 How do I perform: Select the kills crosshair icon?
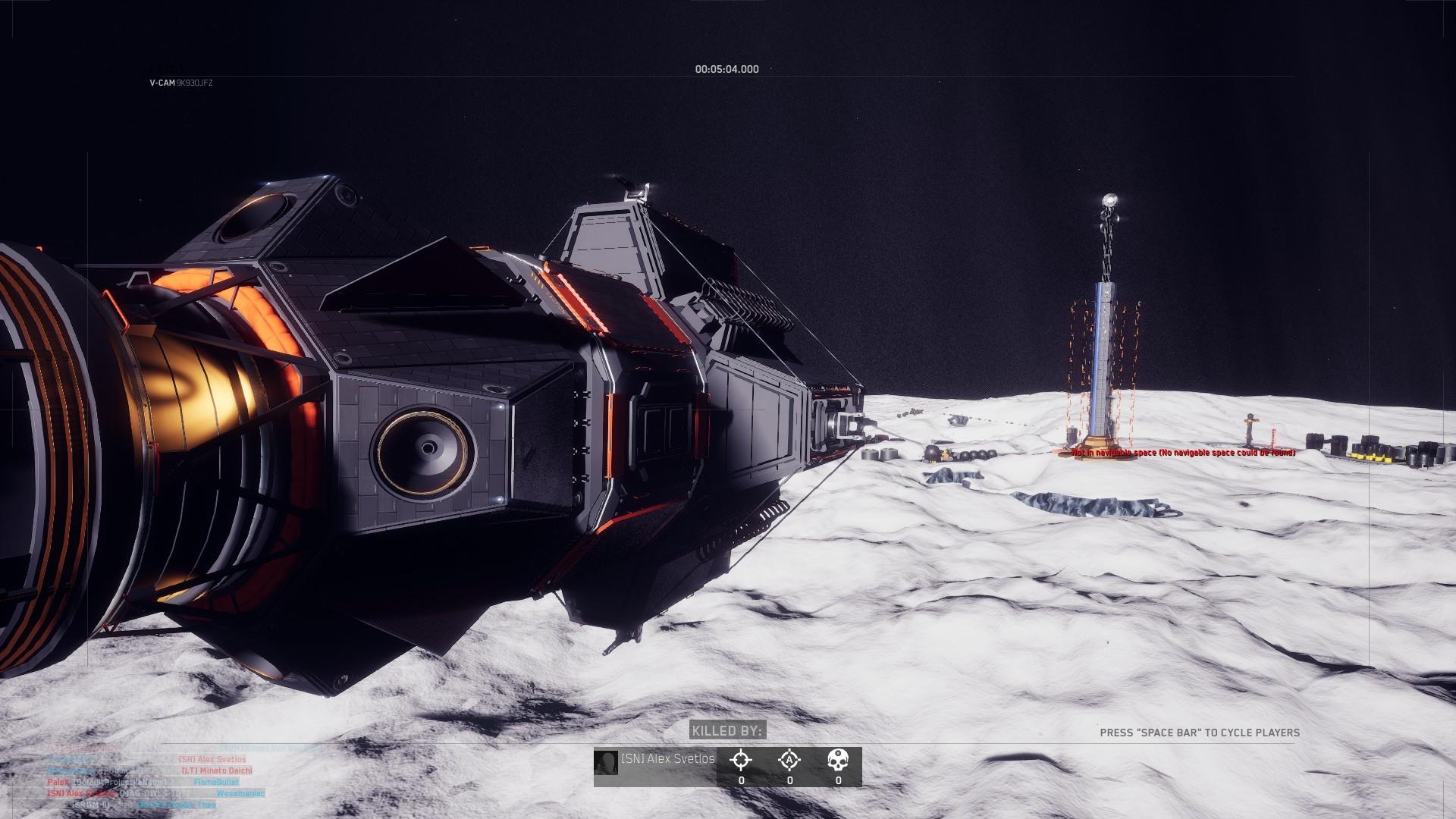point(741,759)
